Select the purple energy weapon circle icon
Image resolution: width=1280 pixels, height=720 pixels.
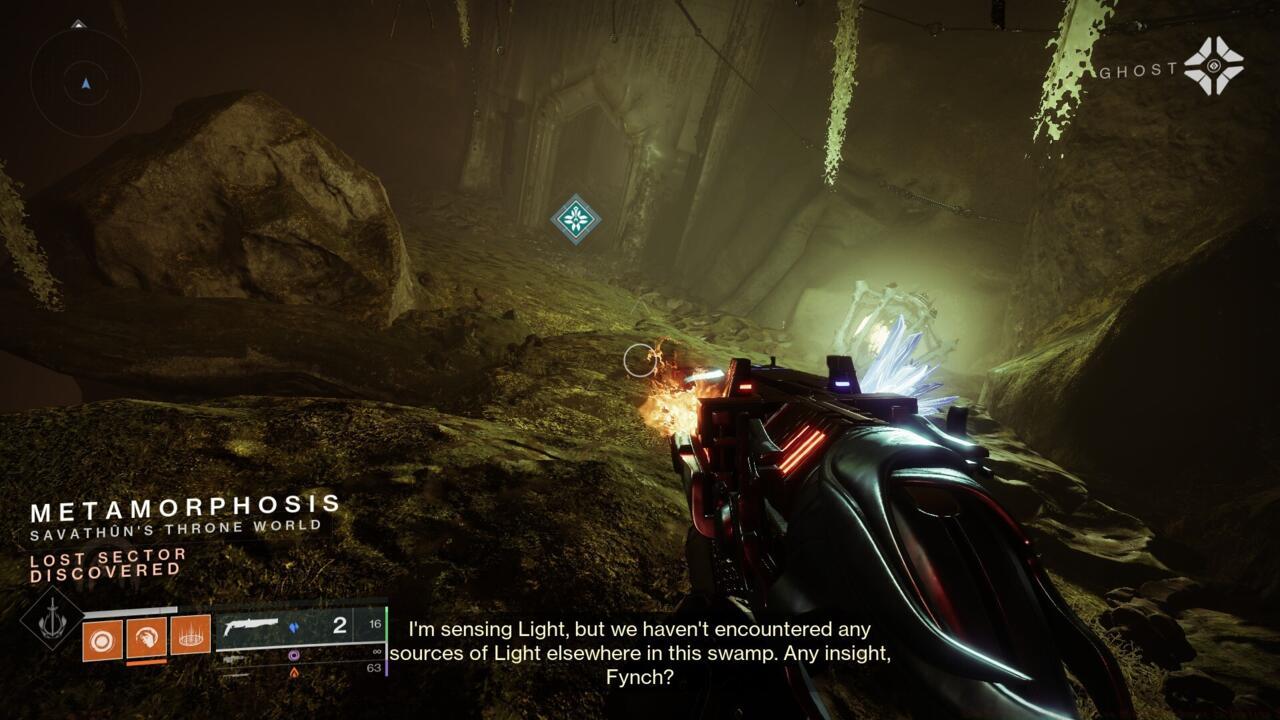295,655
